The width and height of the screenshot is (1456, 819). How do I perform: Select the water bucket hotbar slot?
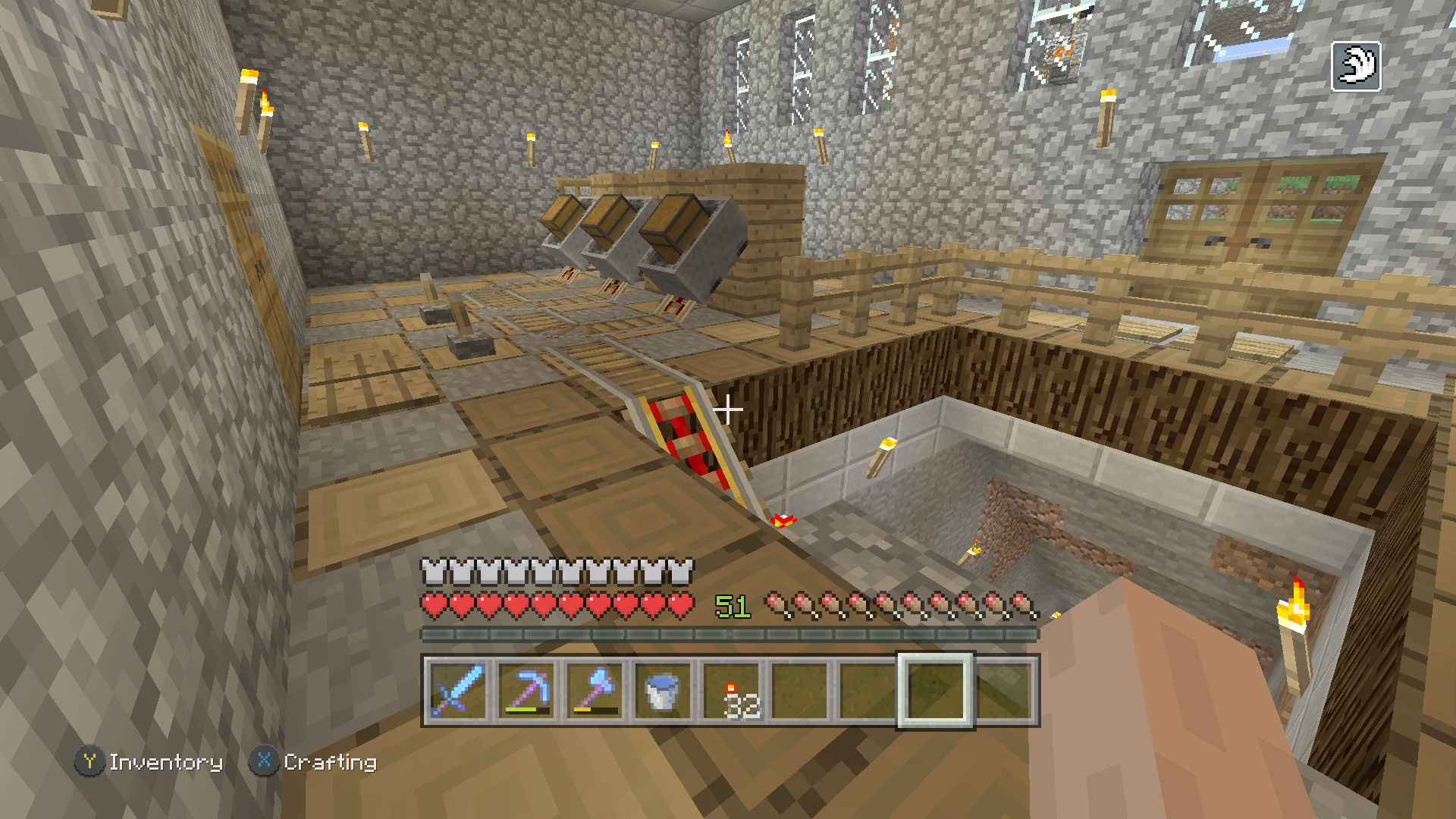pyautogui.click(x=662, y=690)
